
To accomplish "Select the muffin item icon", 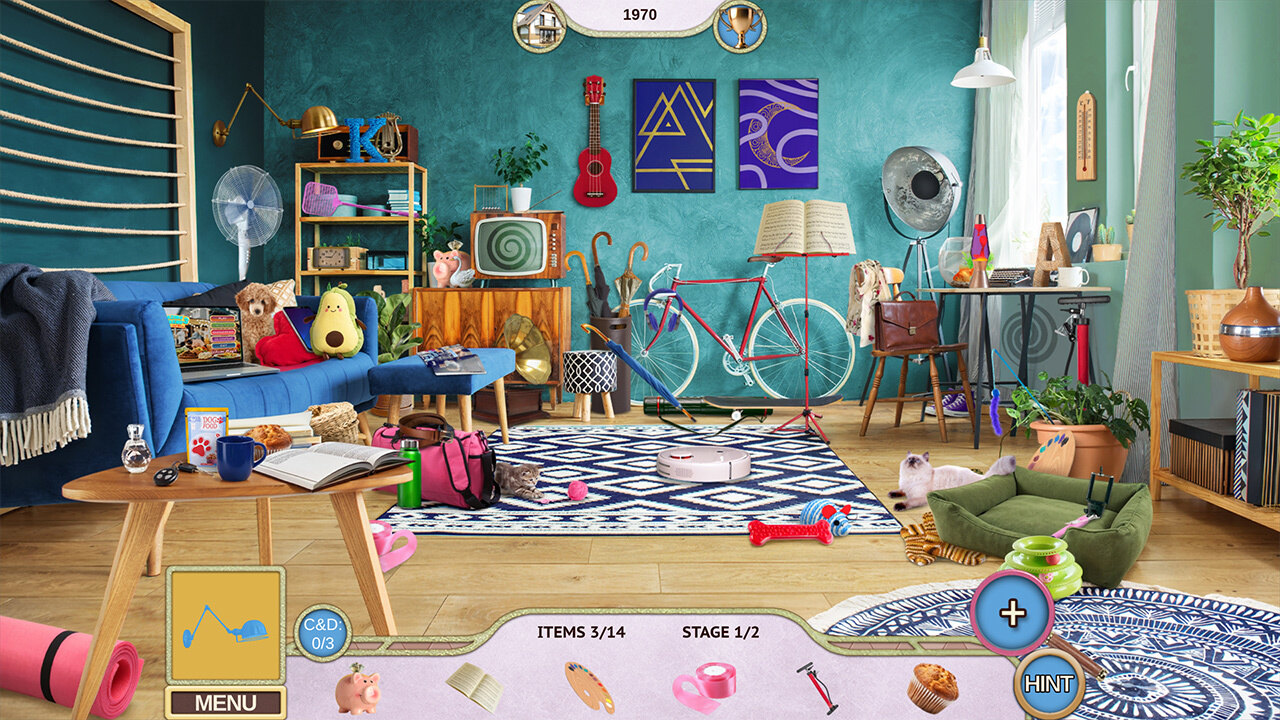I will (x=932, y=687).
